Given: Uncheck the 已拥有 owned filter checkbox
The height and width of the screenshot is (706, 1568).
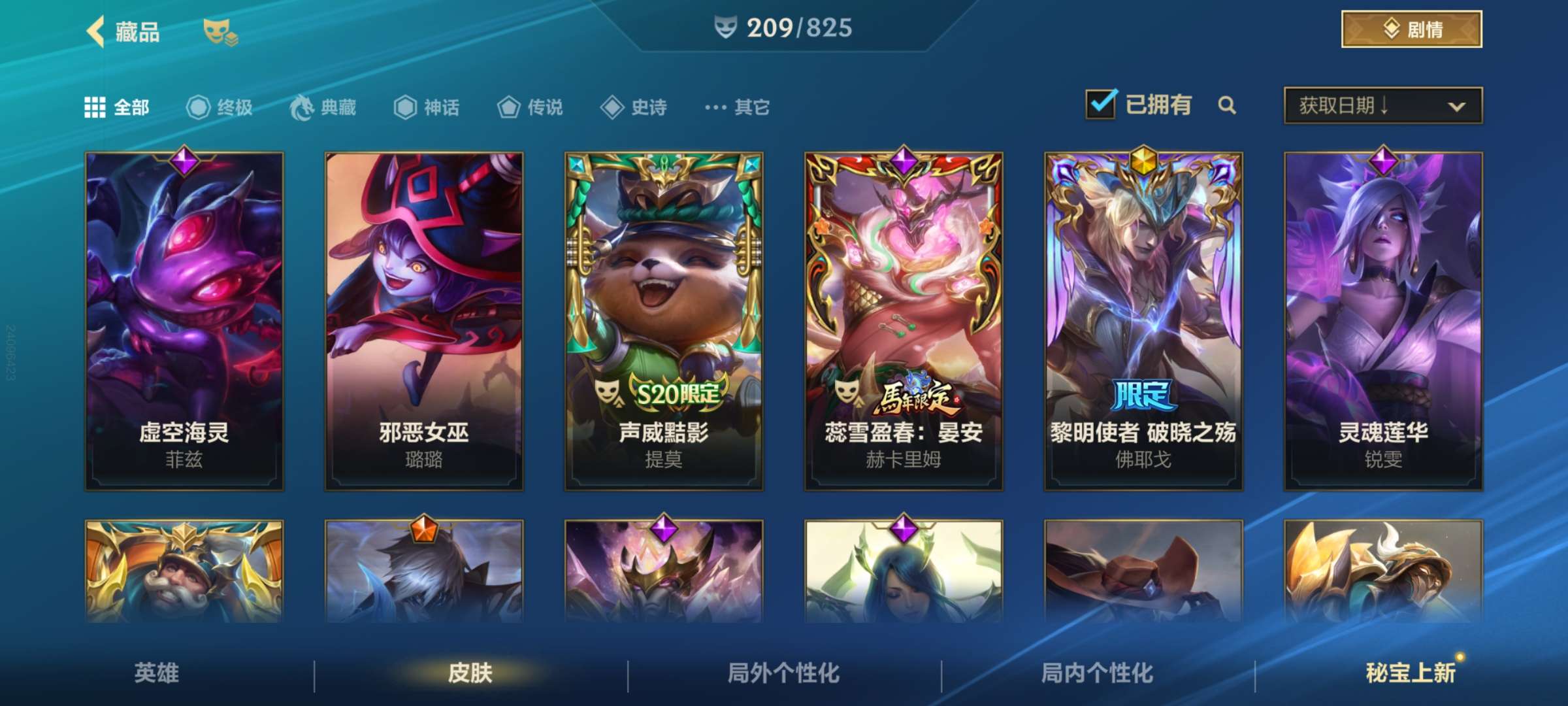Looking at the screenshot, I should [x=1100, y=103].
